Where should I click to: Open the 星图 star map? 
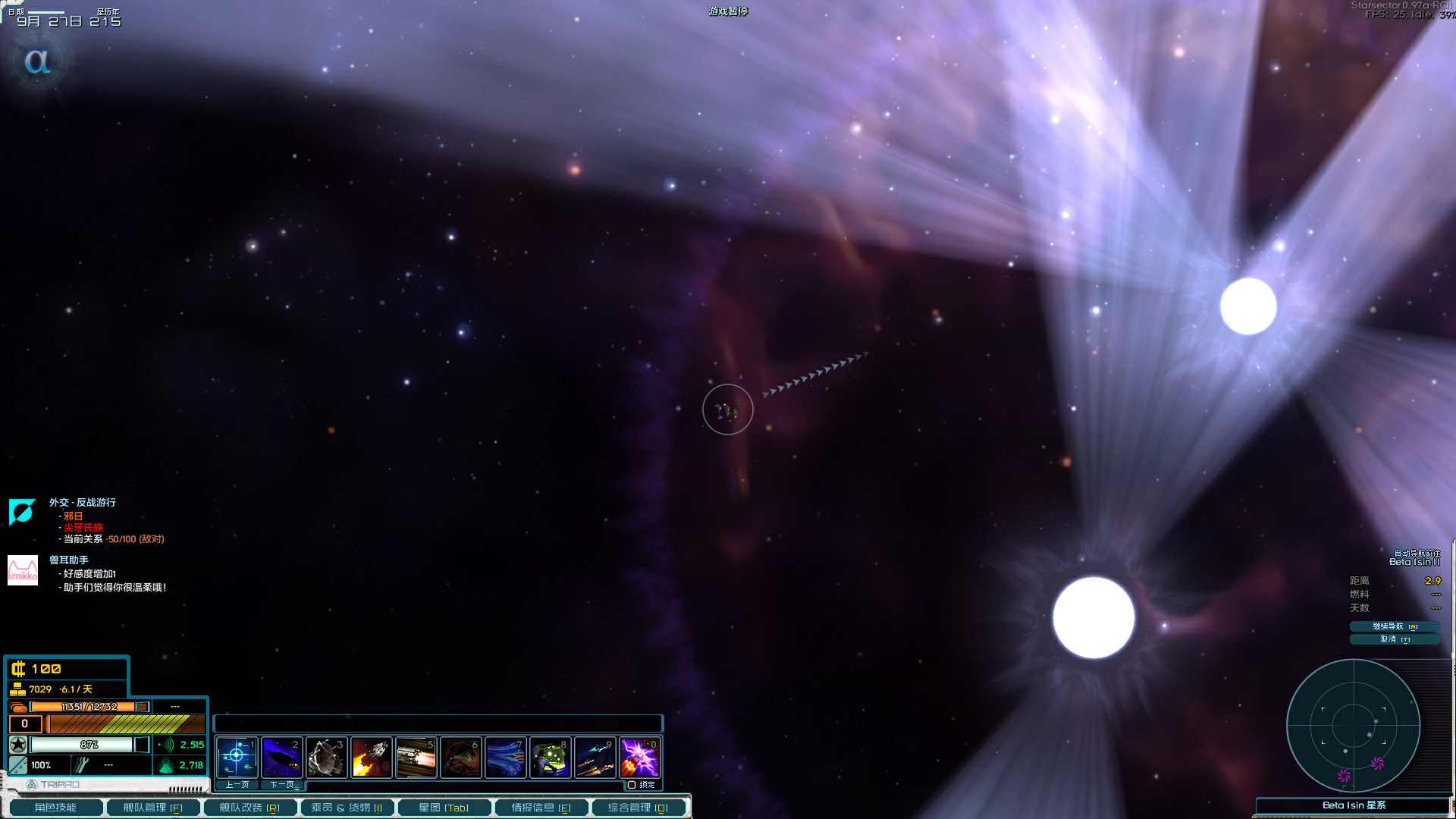tap(444, 808)
